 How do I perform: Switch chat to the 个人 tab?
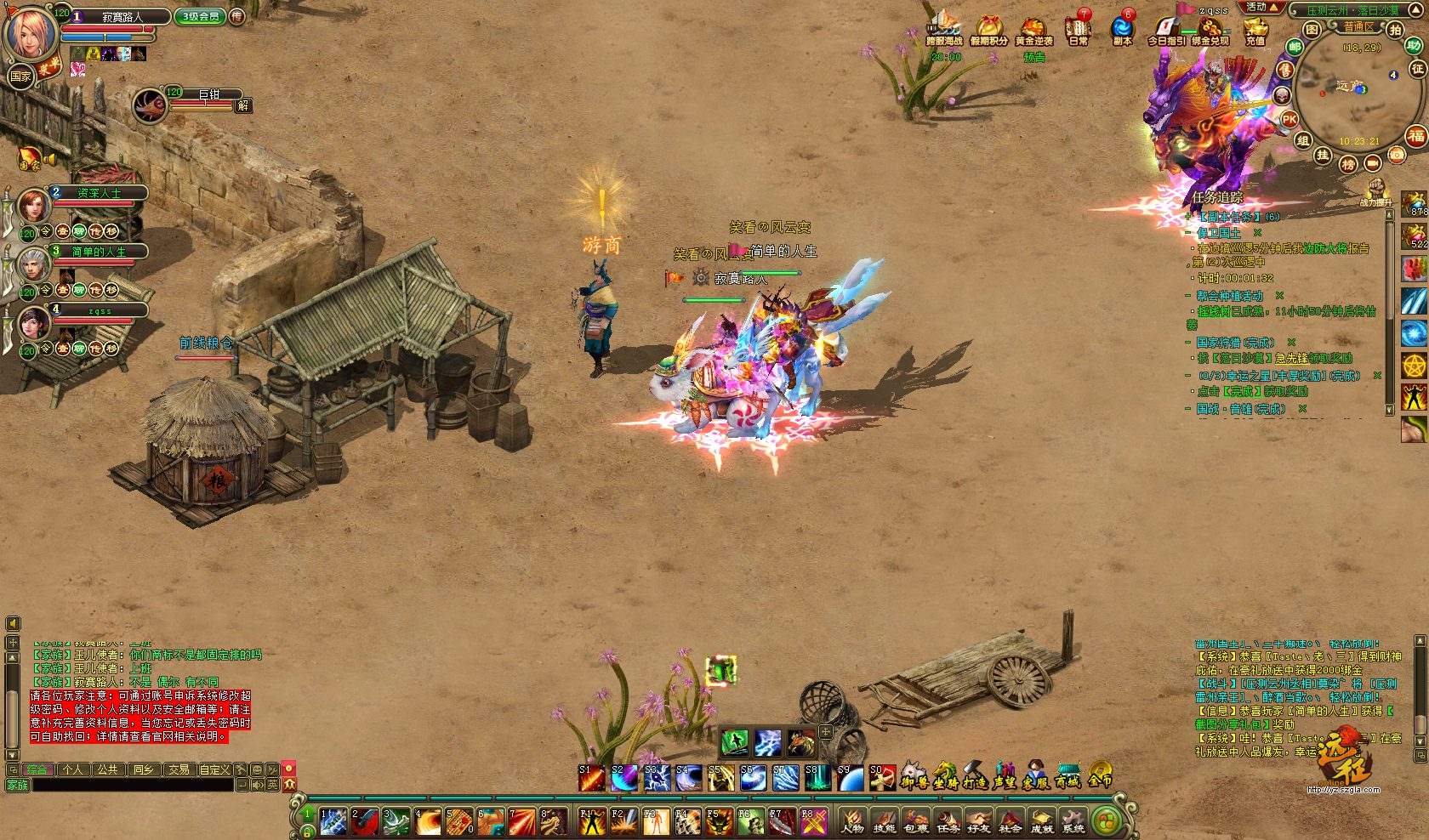click(73, 769)
